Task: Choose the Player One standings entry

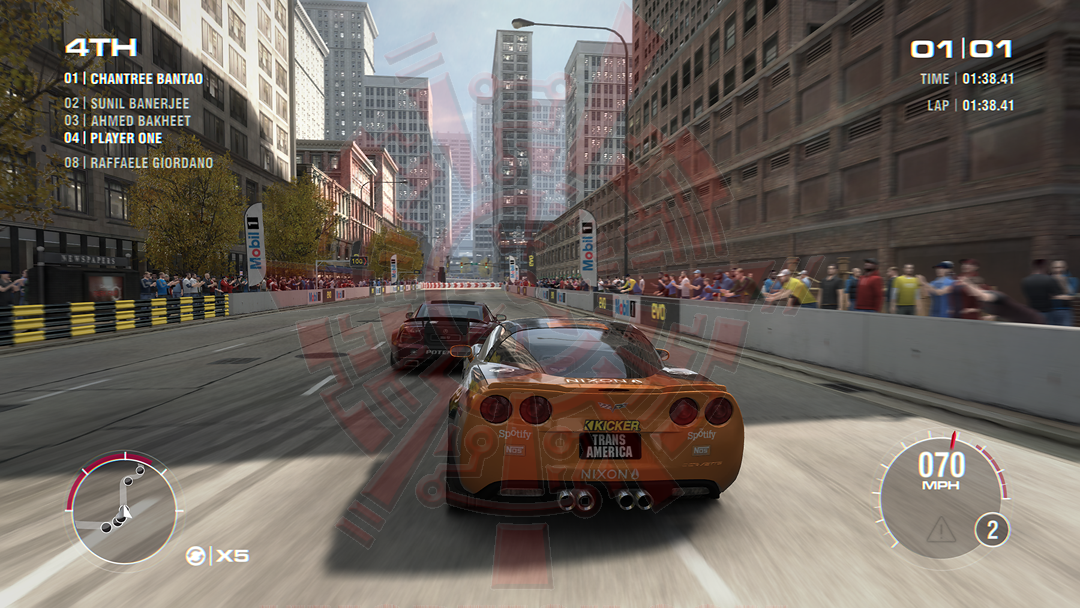Action: [x=113, y=139]
